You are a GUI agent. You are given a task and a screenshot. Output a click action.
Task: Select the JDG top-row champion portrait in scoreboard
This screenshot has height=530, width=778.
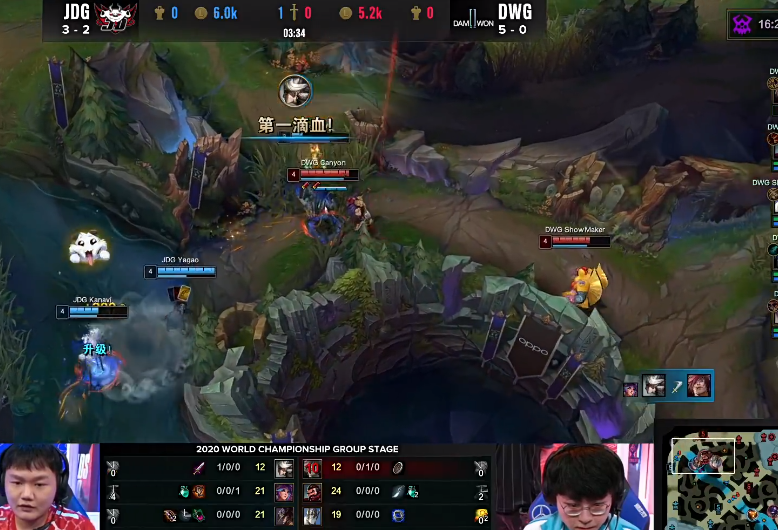click(284, 468)
